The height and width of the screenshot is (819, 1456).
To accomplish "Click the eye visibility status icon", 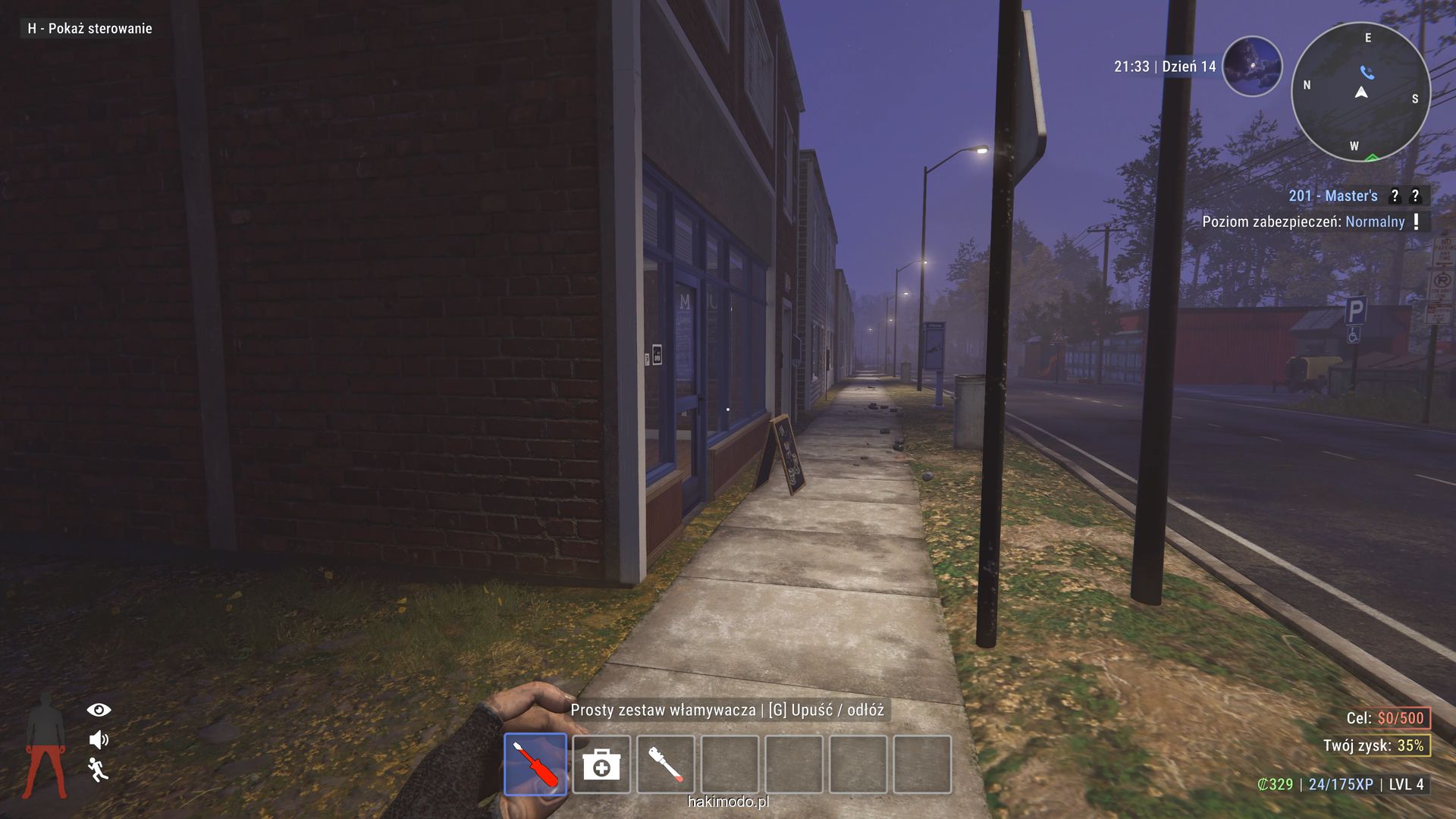I will coord(99,710).
